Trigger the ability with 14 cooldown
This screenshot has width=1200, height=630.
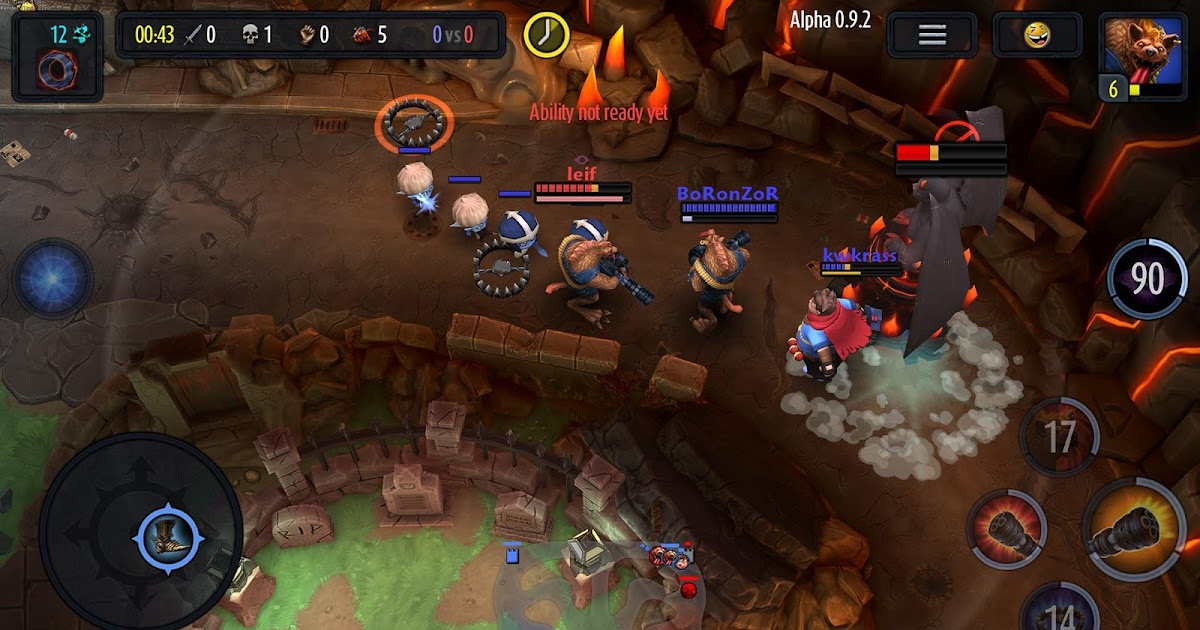(x=1060, y=612)
